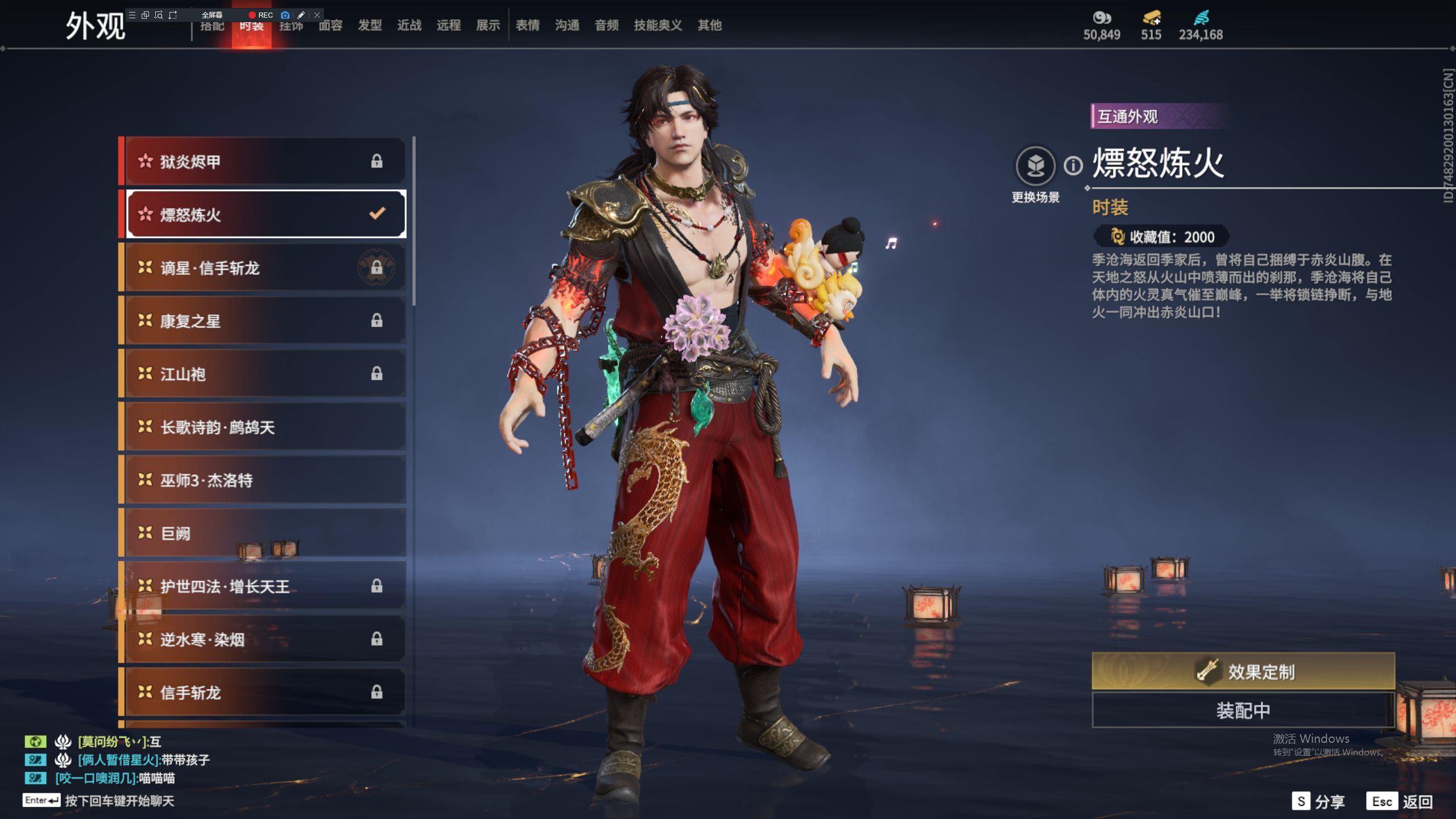
Task: Open 效果定制 effect customization
Action: (1243, 671)
